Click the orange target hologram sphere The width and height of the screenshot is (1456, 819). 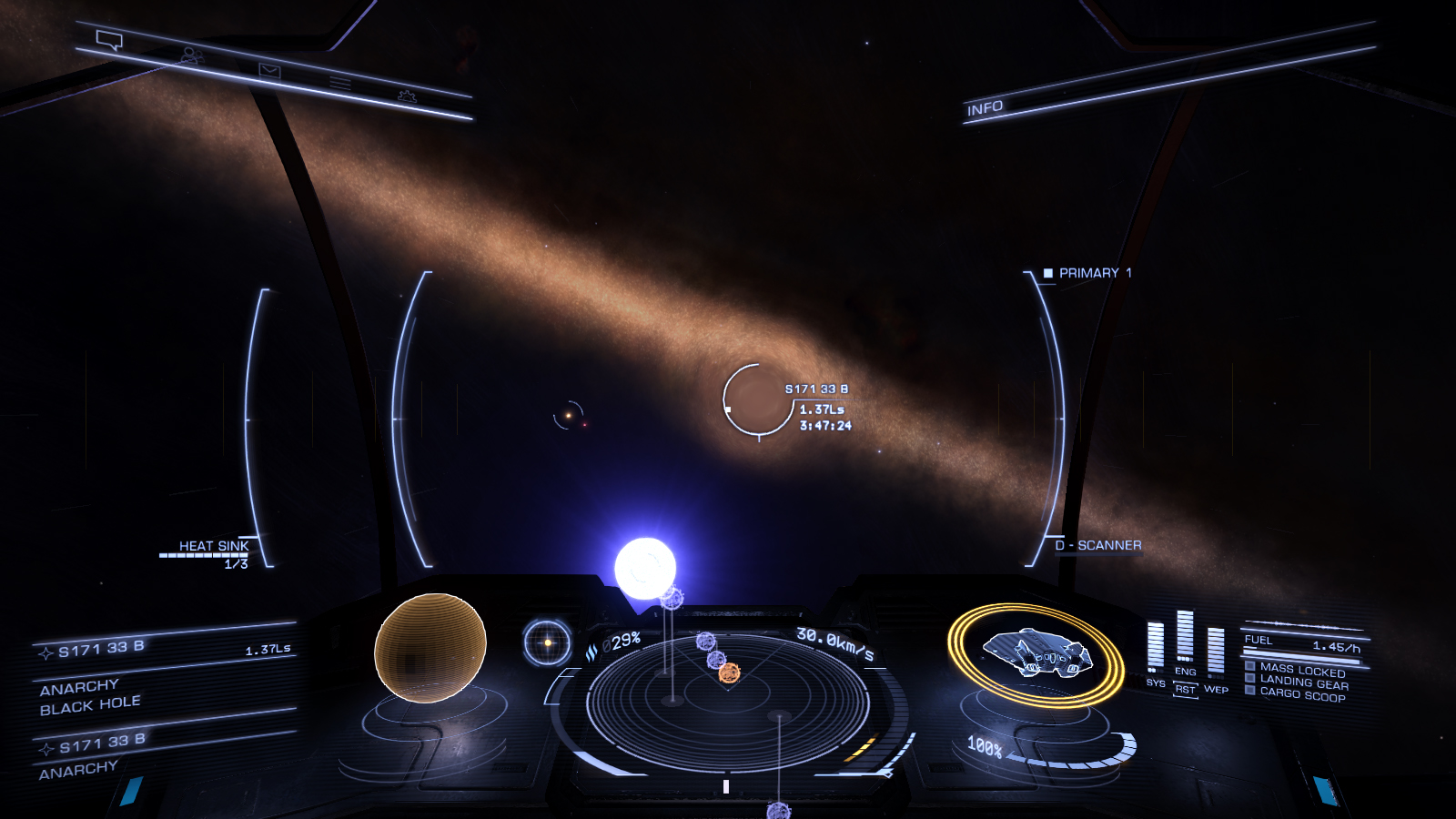430,647
